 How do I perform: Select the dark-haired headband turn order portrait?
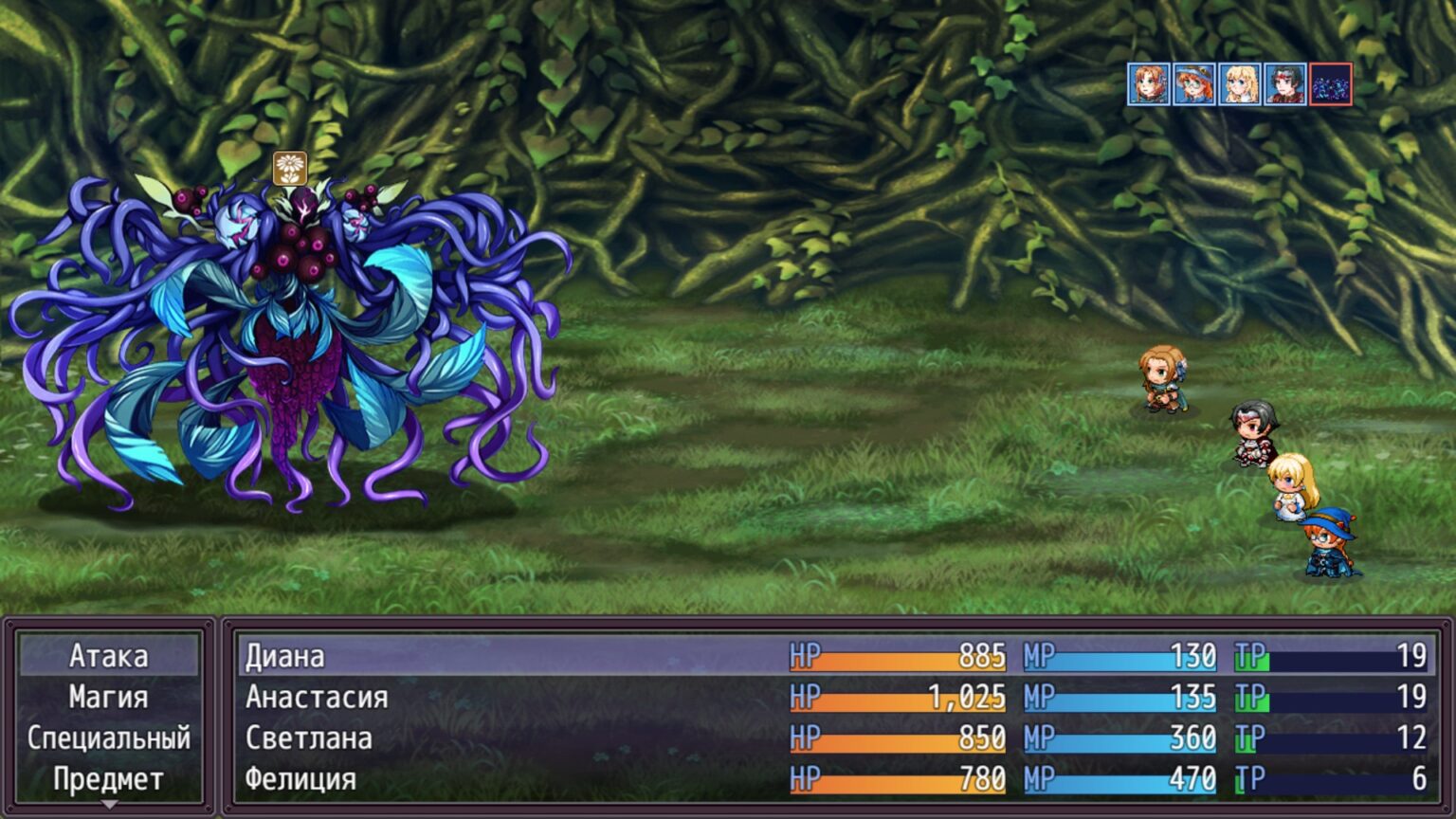[x=1284, y=84]
